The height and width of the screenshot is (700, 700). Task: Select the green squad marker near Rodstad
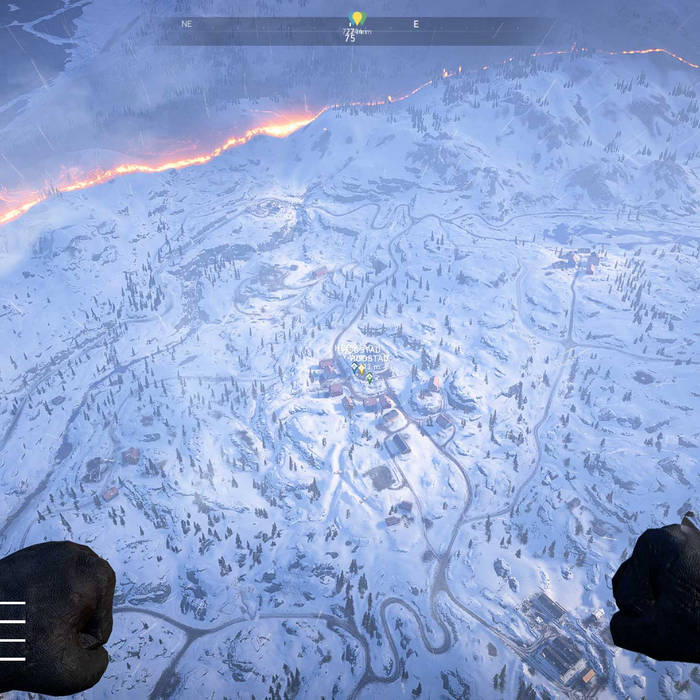369,377
